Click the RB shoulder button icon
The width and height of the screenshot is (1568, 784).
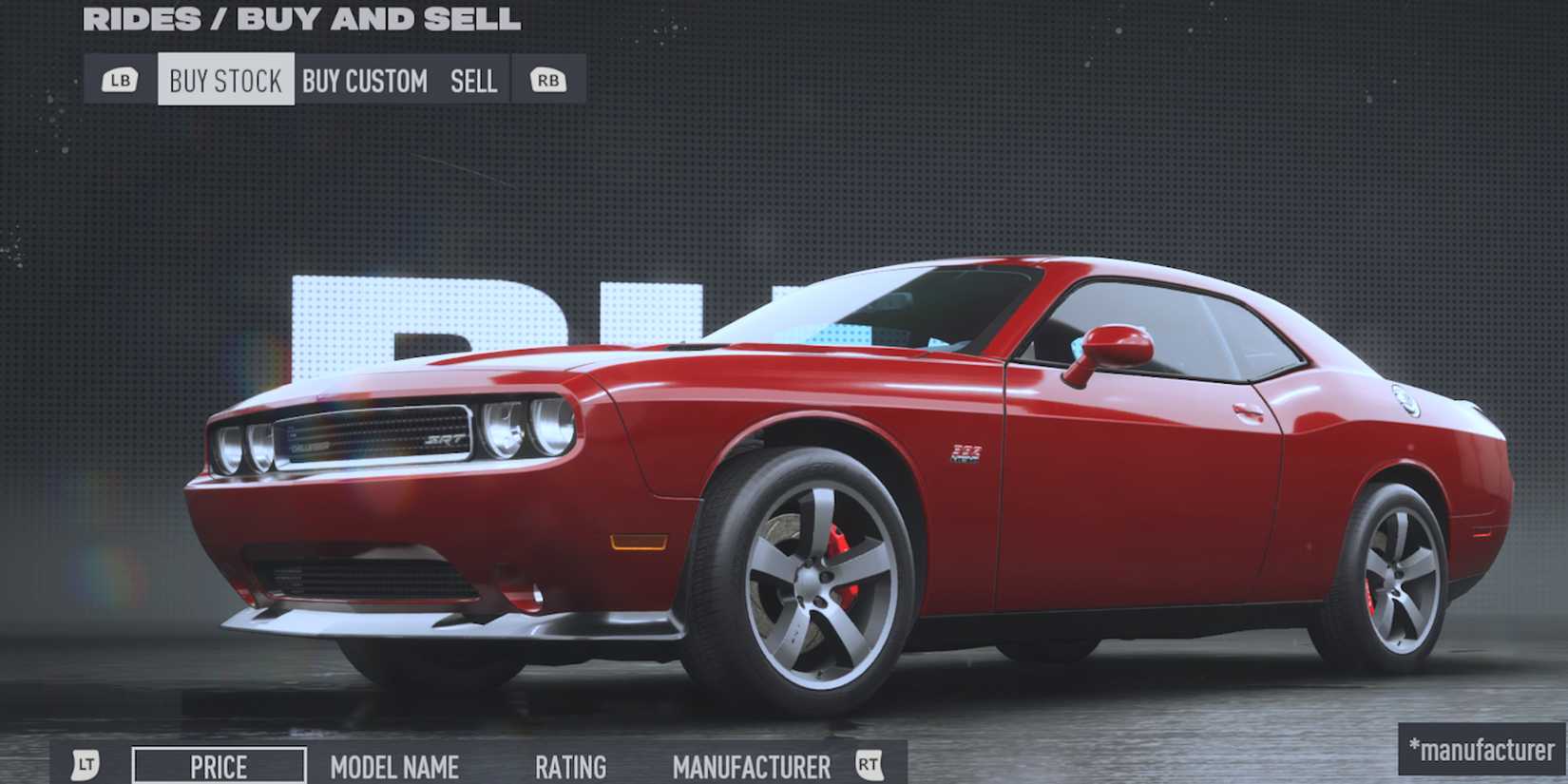point(546,80)
